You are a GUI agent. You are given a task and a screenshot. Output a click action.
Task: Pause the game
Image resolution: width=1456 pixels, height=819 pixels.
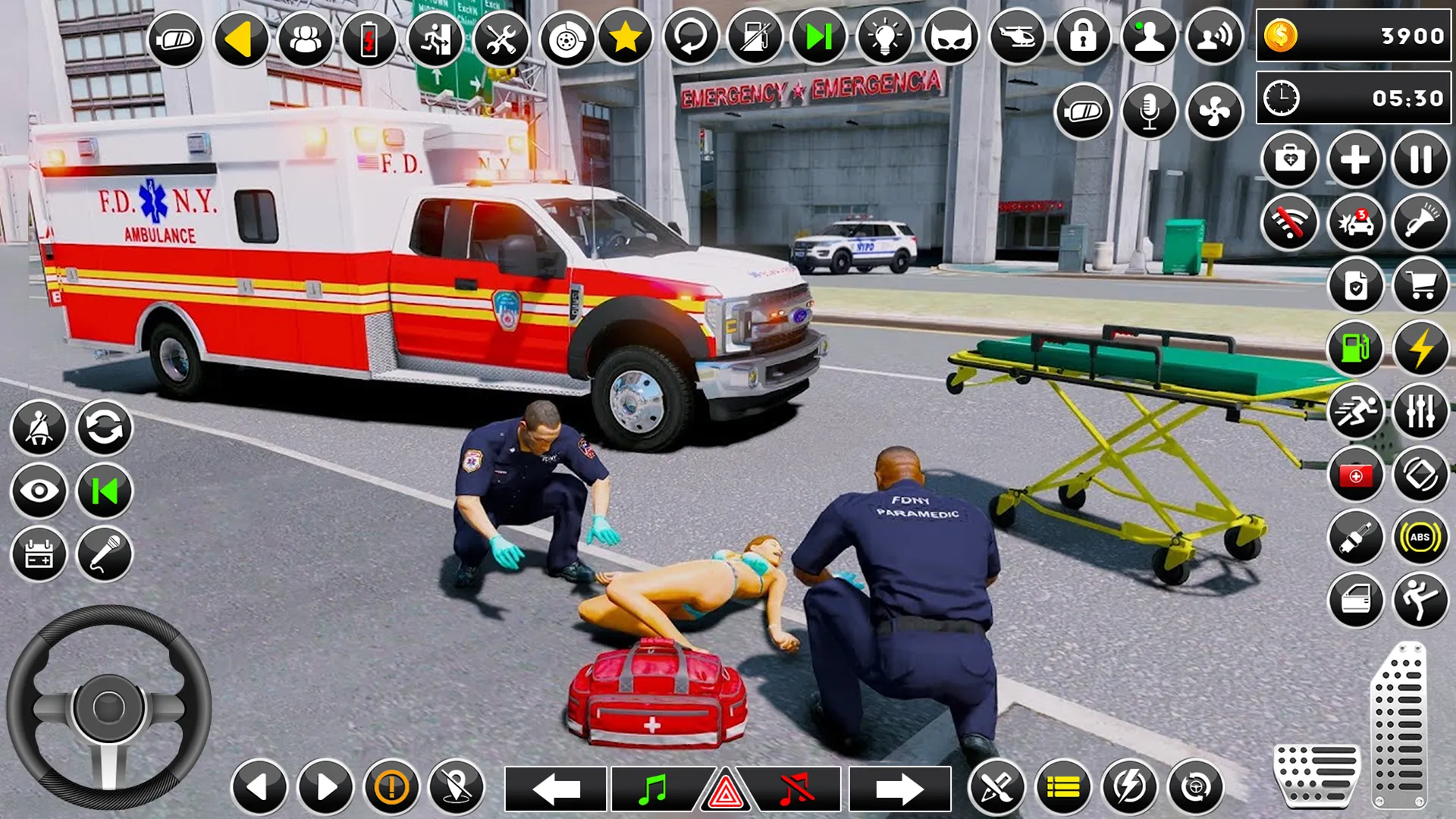(x=1420, y=160)
